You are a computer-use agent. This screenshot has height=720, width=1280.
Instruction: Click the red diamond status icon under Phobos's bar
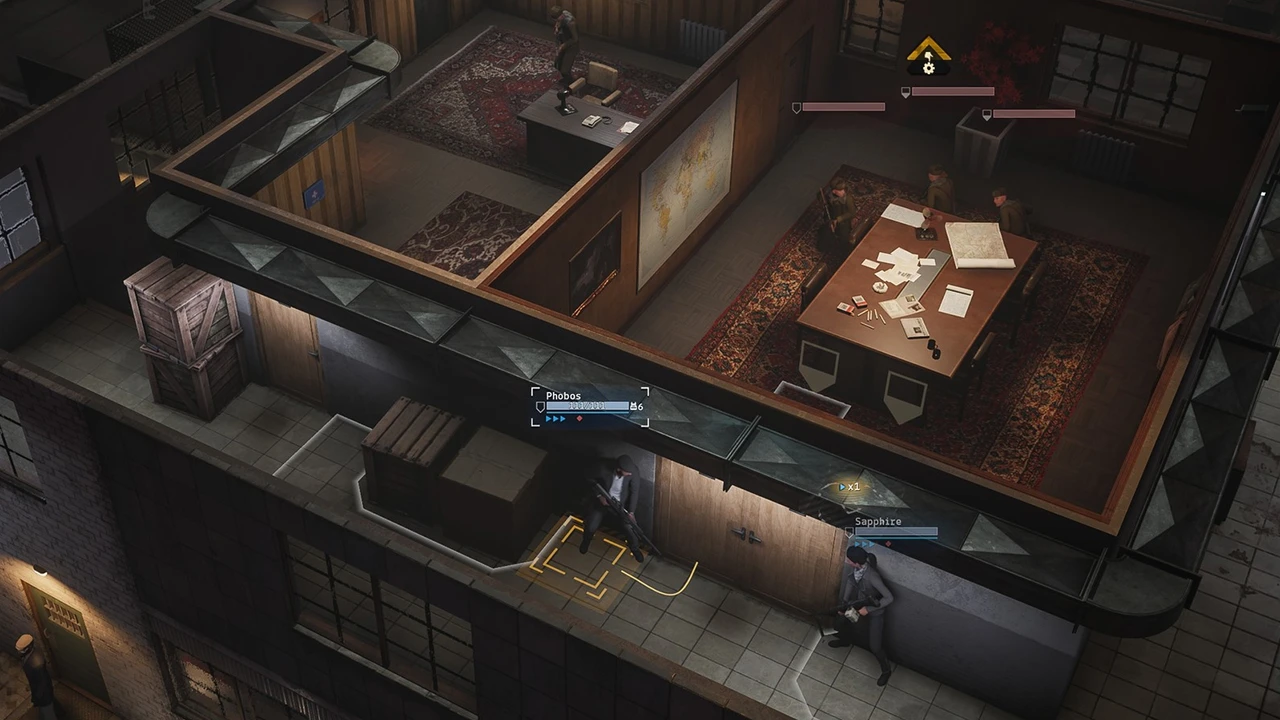(x=579, y=418)
